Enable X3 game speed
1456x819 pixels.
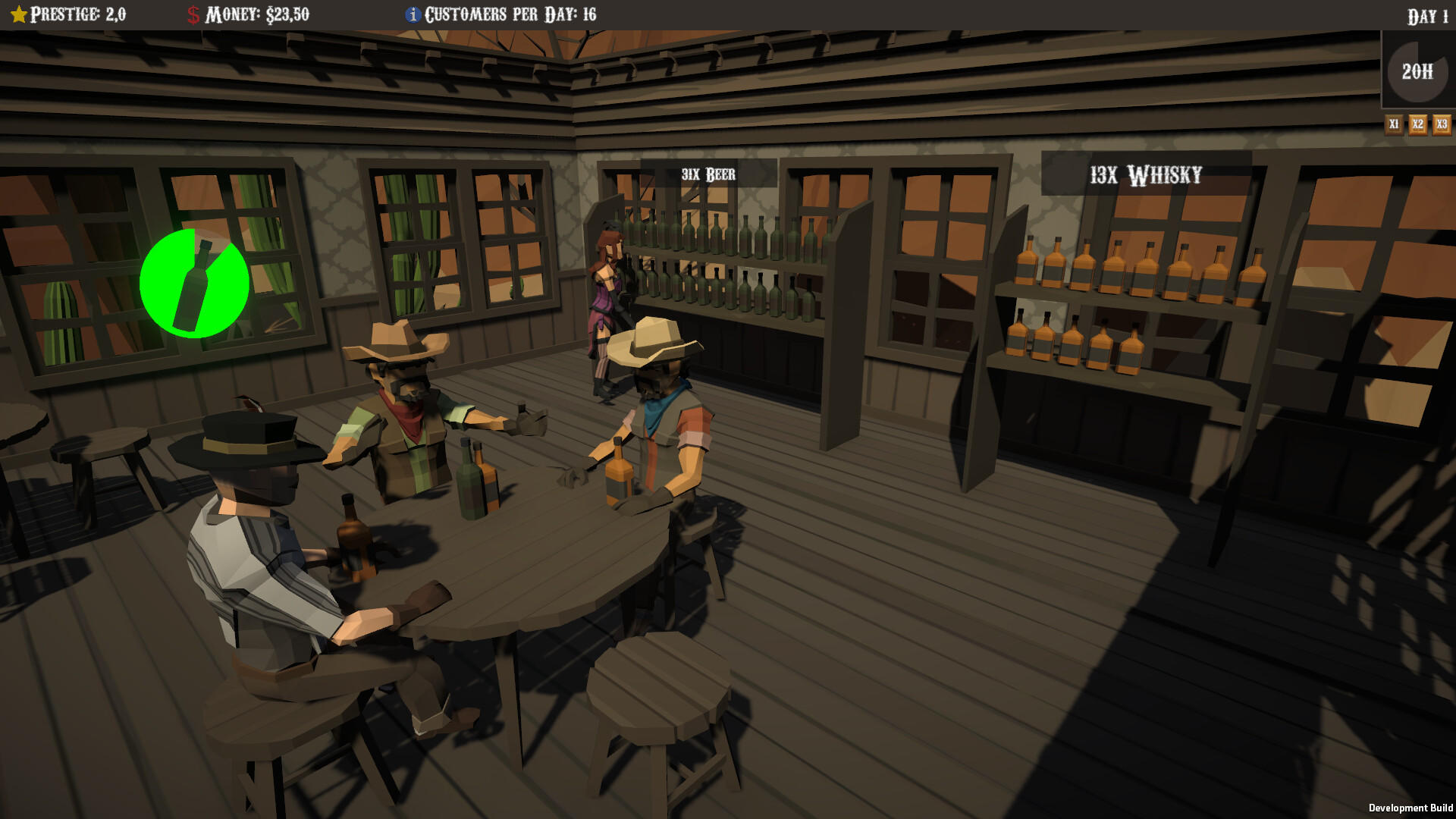(x=1440, y=124)
